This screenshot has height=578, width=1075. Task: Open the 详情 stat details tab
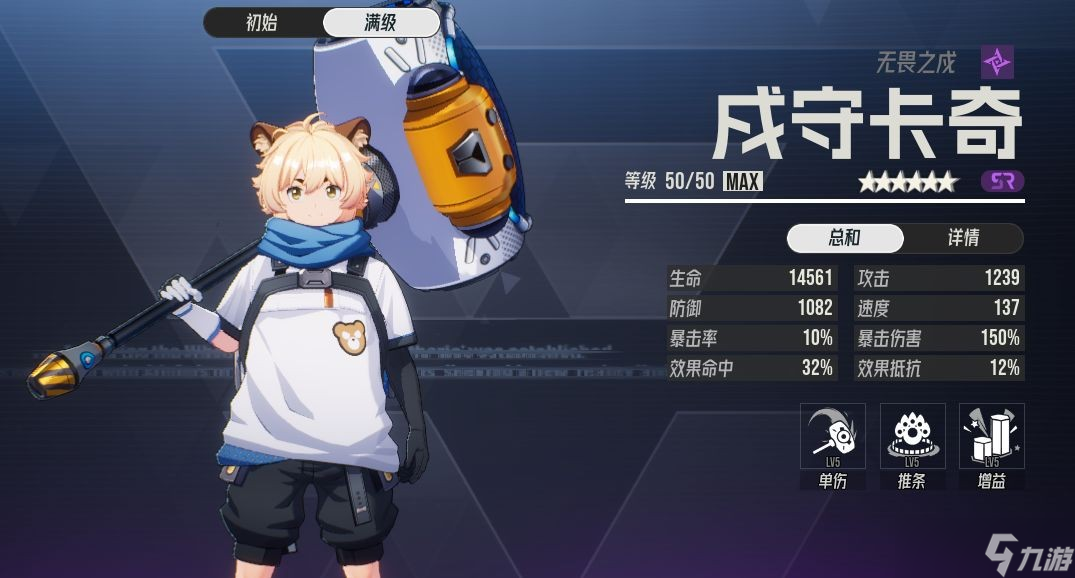pyautogui.click(x=963, y=238)
